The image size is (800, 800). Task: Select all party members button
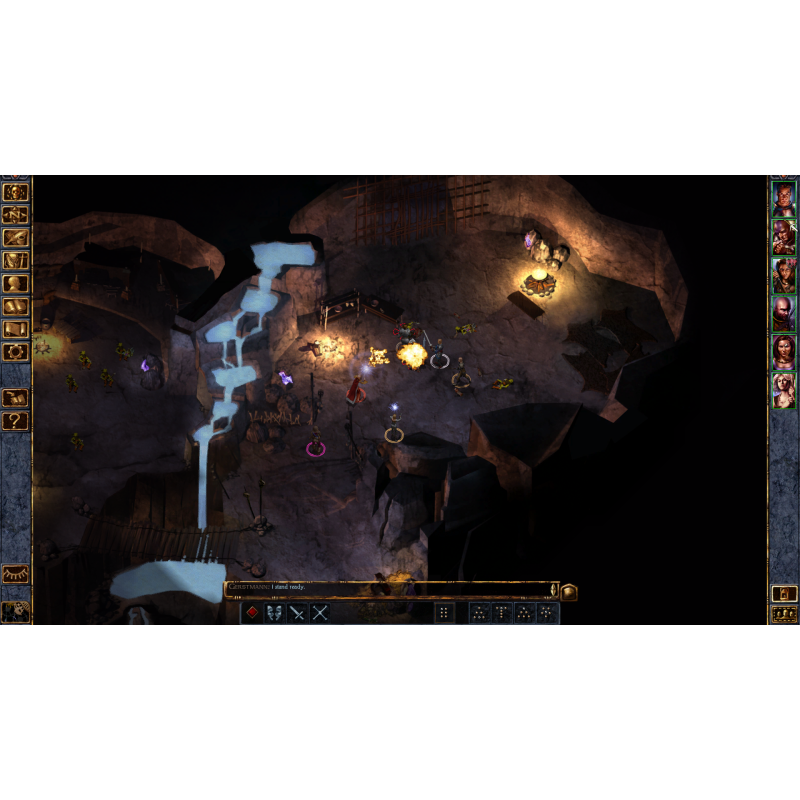tap(784, 614)
